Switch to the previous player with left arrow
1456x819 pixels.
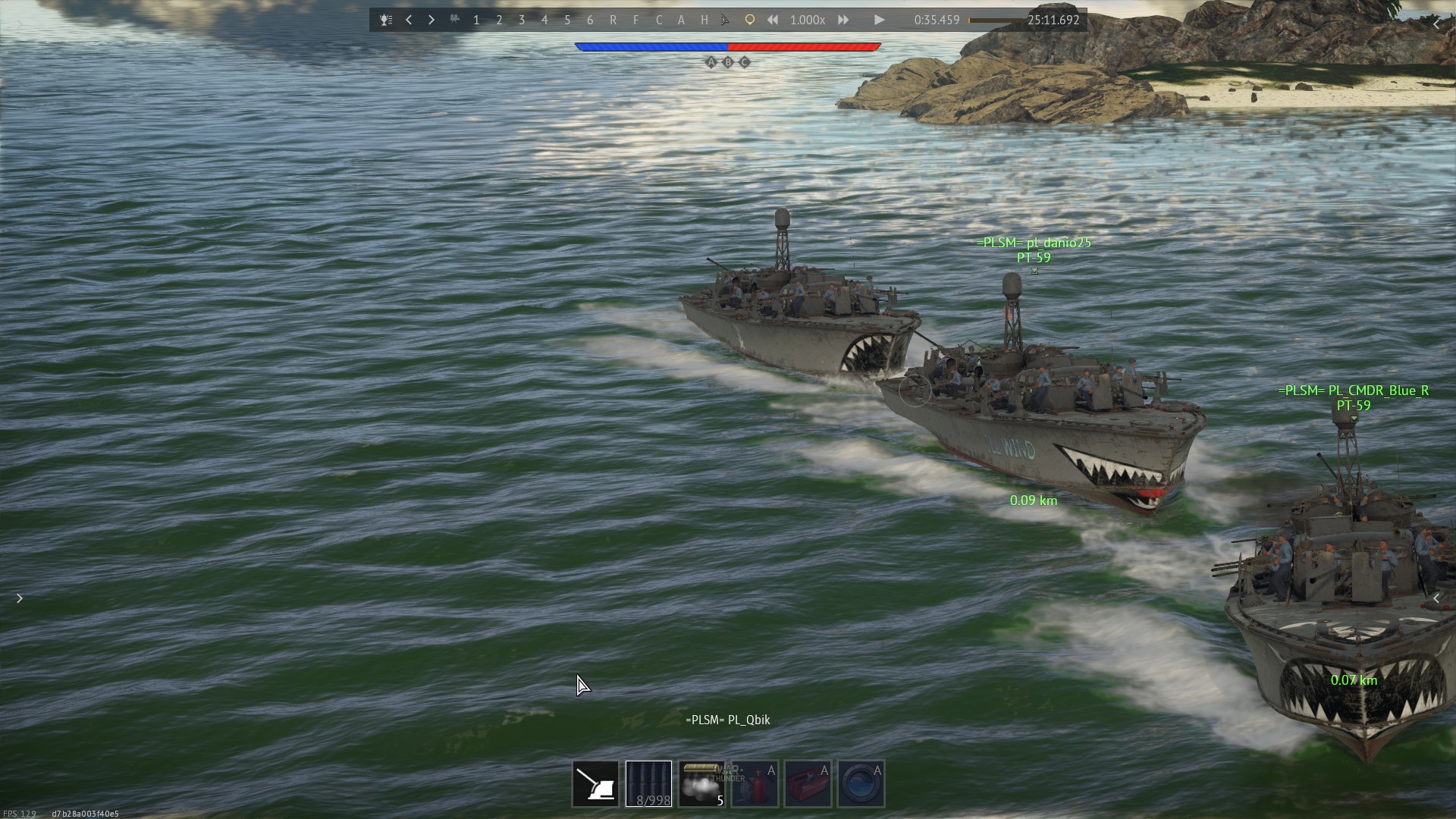[409, 20]
